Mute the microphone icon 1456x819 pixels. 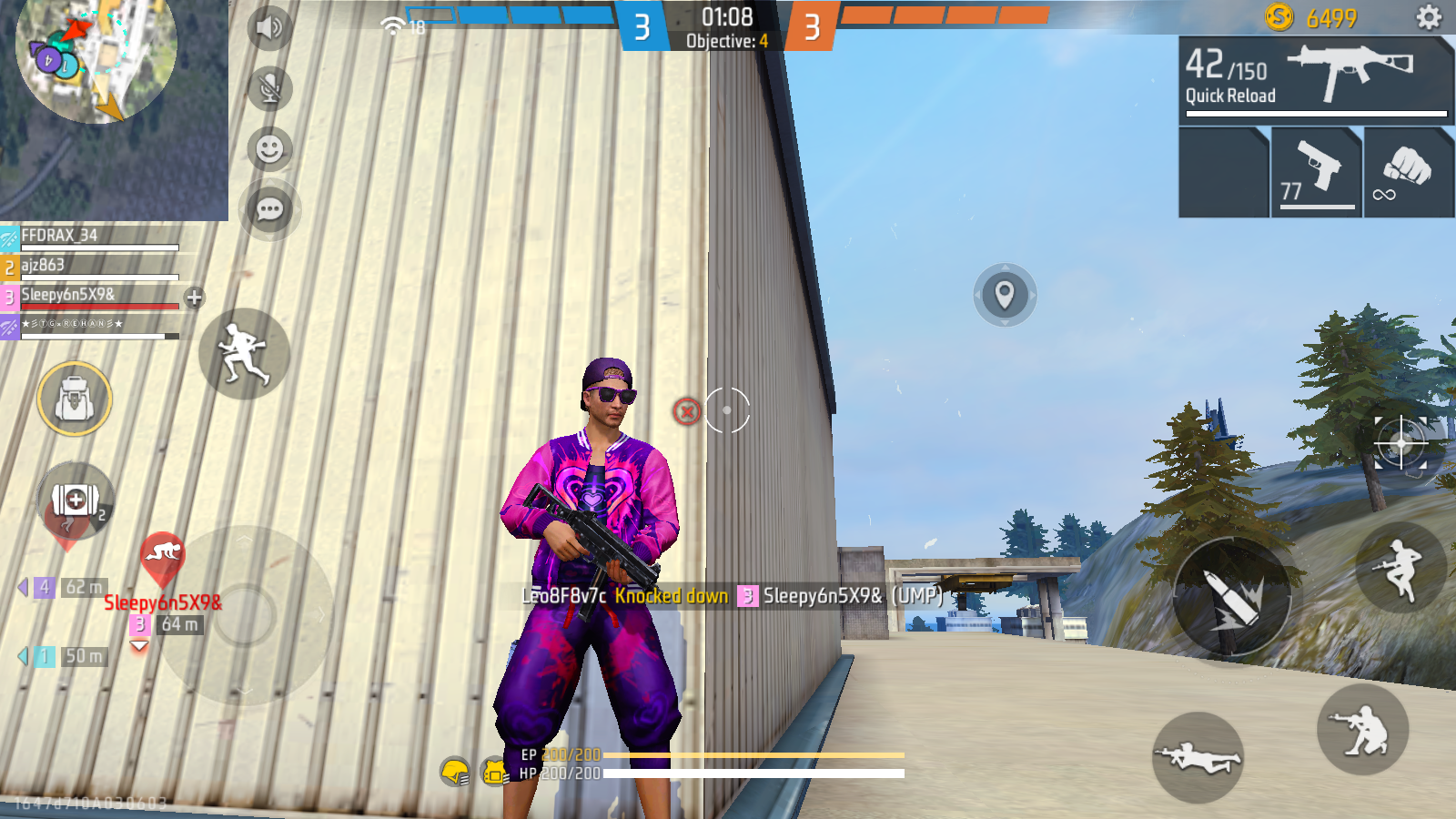tap(268, 88)
